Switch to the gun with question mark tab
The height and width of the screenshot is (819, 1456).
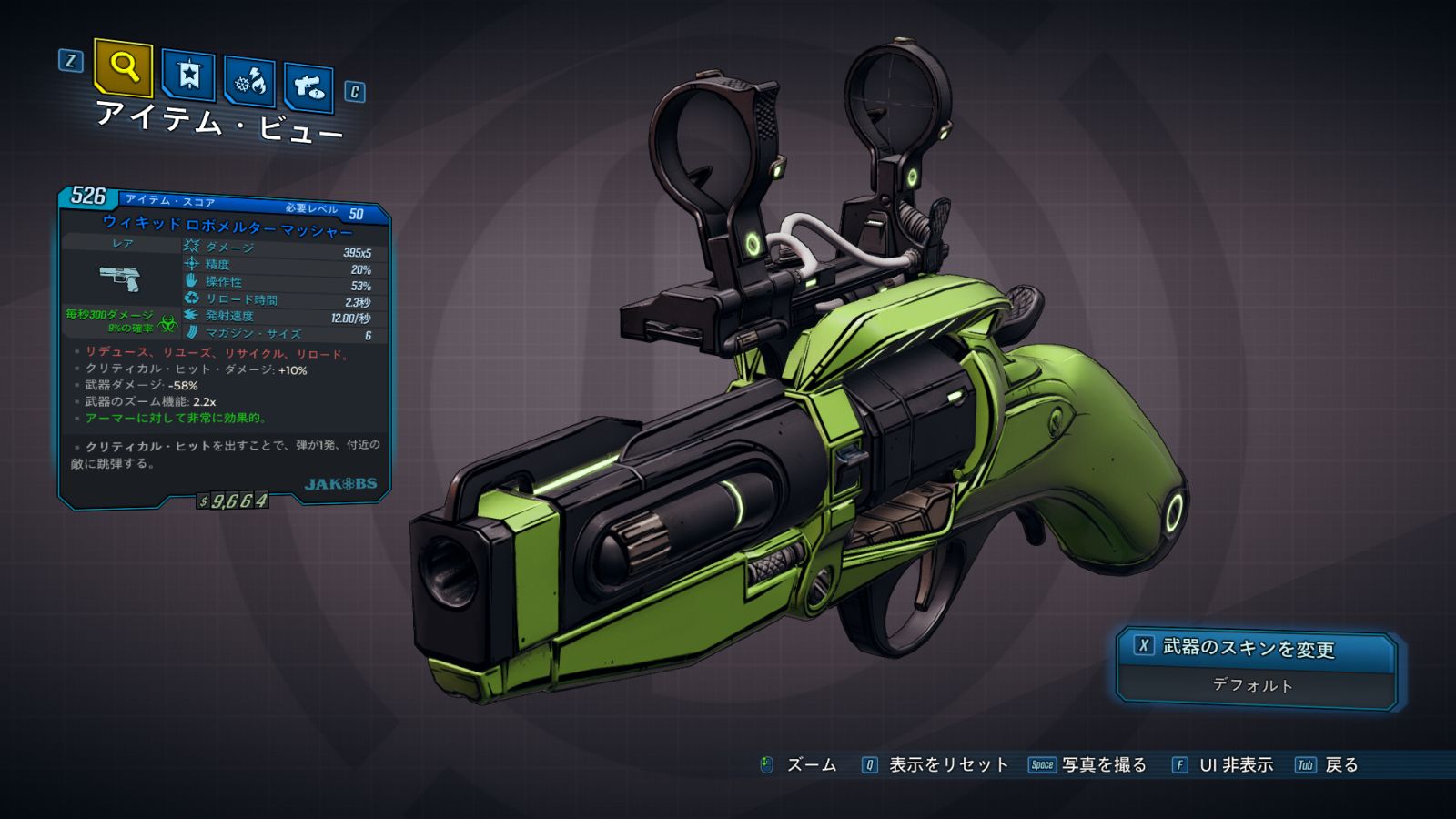pyautogui.click(x=308, y=87)
